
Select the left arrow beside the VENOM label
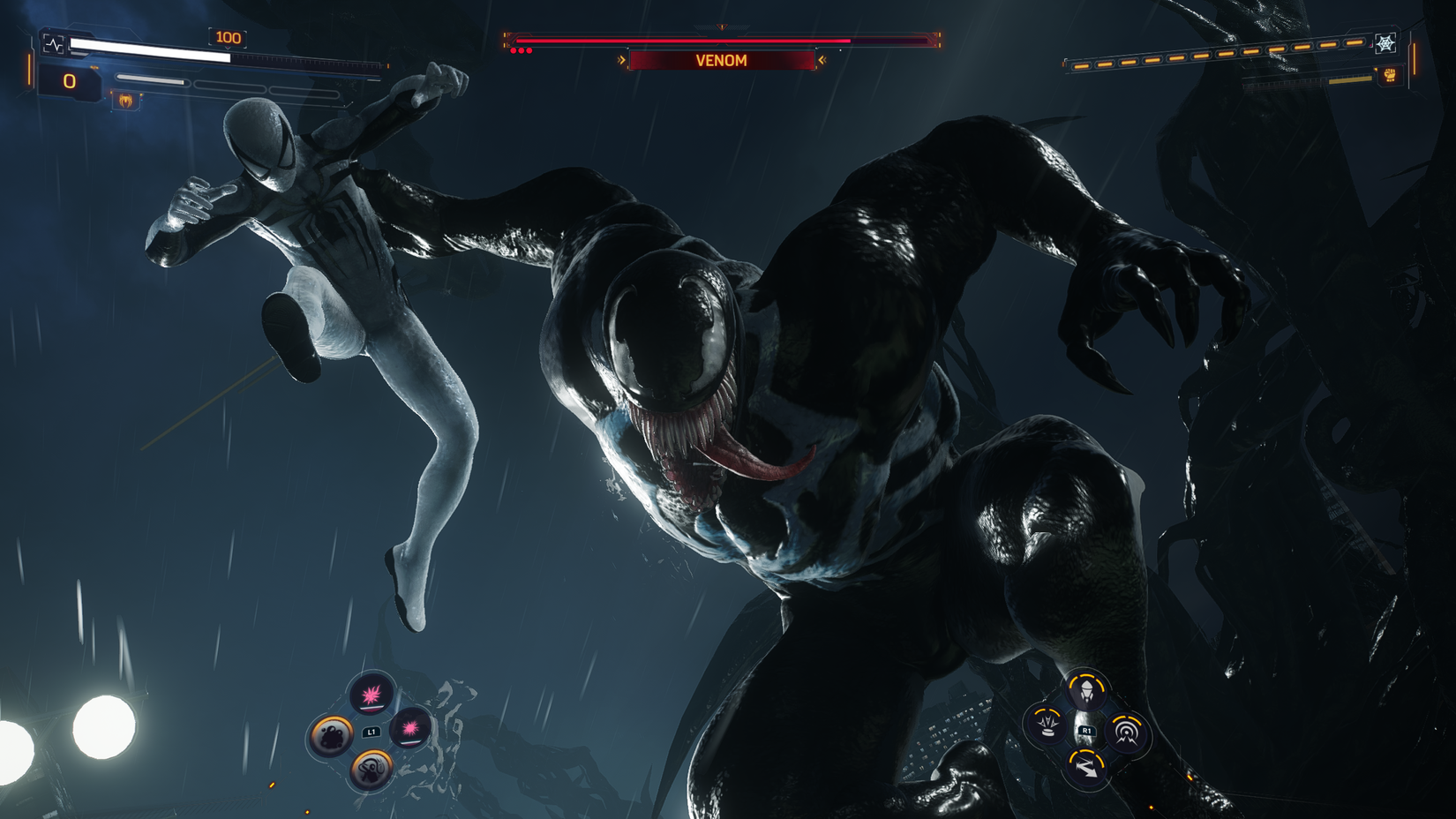pyautogui.click(x=620, y=59)
